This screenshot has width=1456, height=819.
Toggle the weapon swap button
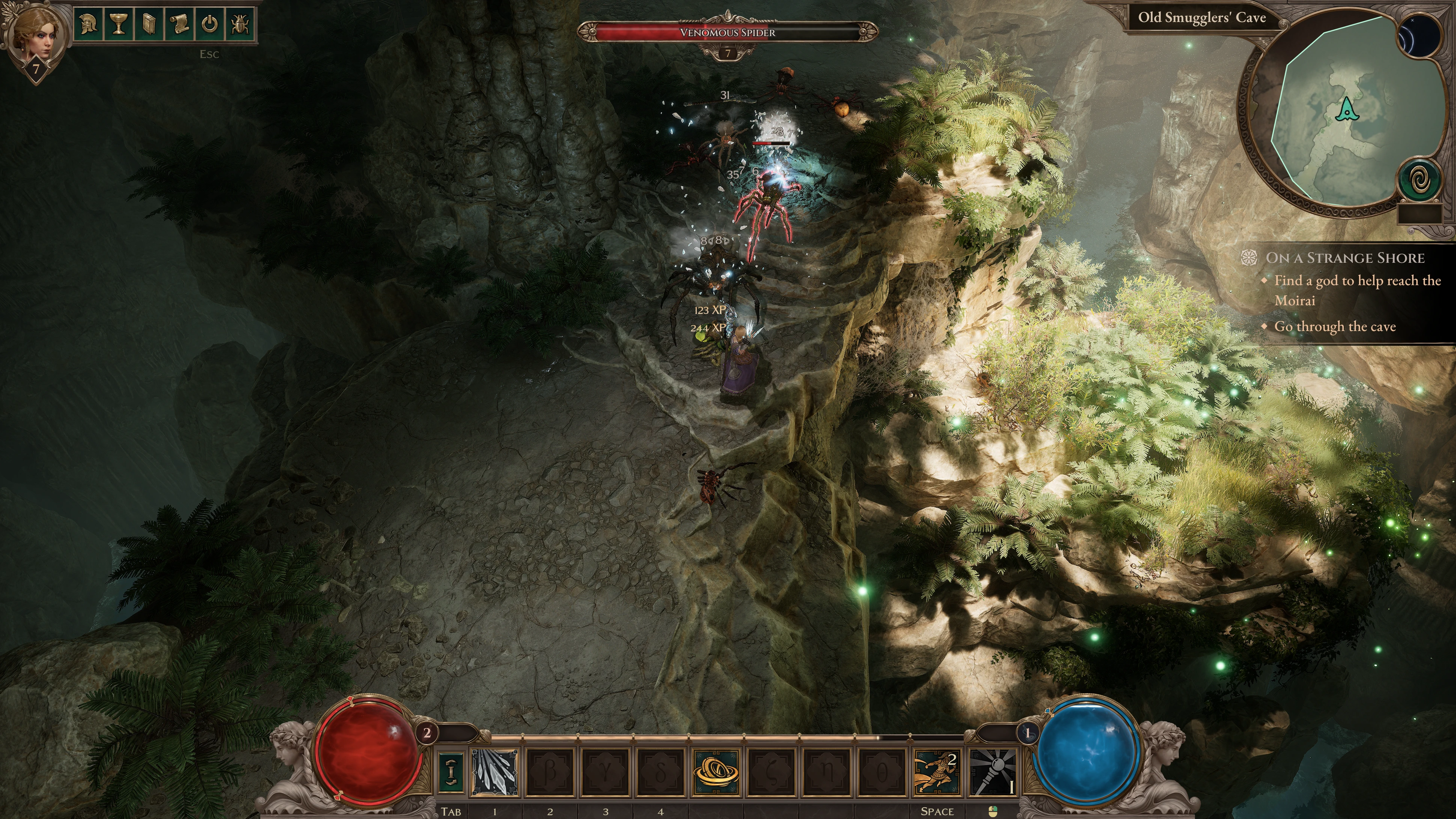pos(451,772)
